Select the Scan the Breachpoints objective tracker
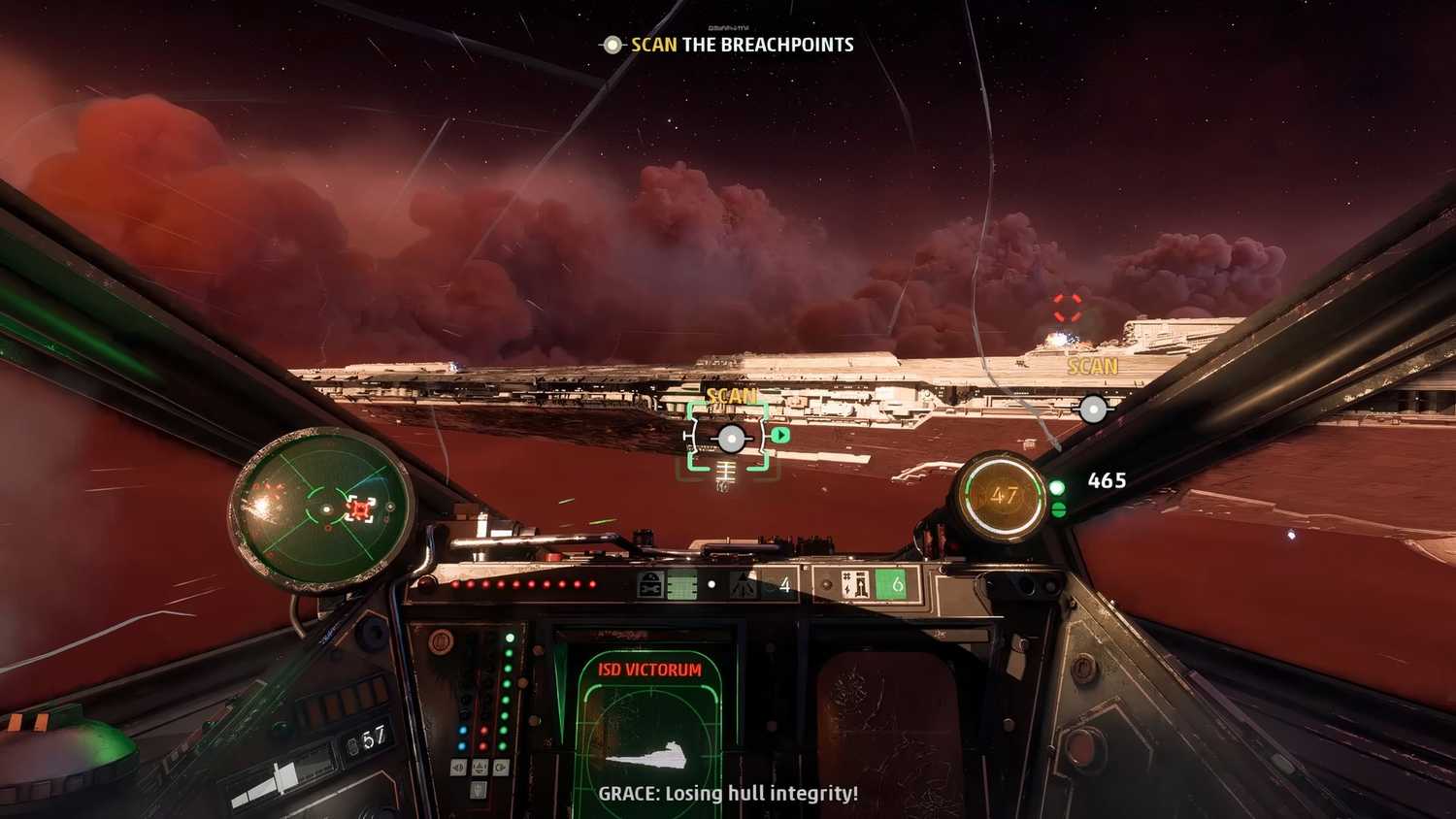 click(730, 45)
